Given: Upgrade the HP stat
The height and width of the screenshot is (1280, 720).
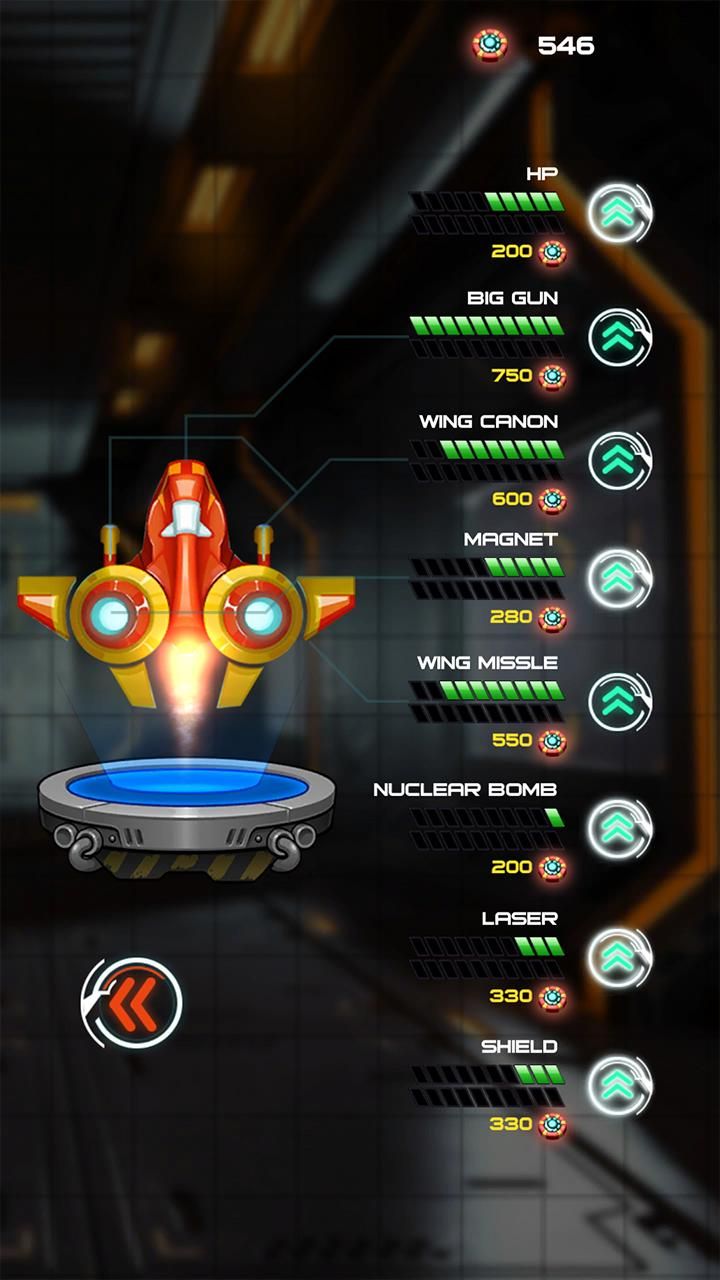Looking at the screenshot, I should click(x=619, y=212).
